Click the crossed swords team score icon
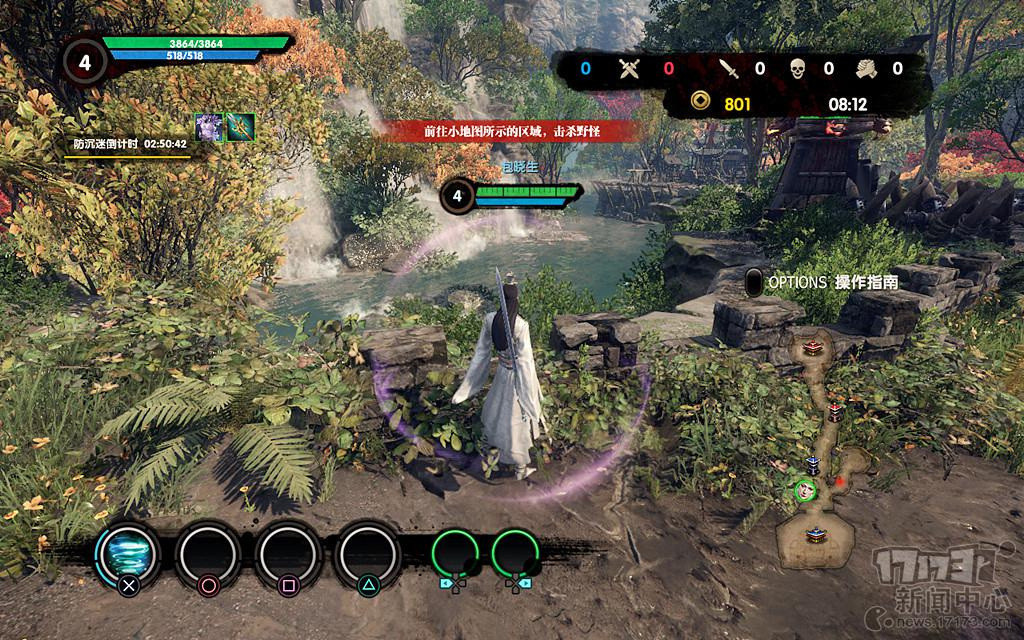This screenshot has width=1024, height=640. [629, 68]
